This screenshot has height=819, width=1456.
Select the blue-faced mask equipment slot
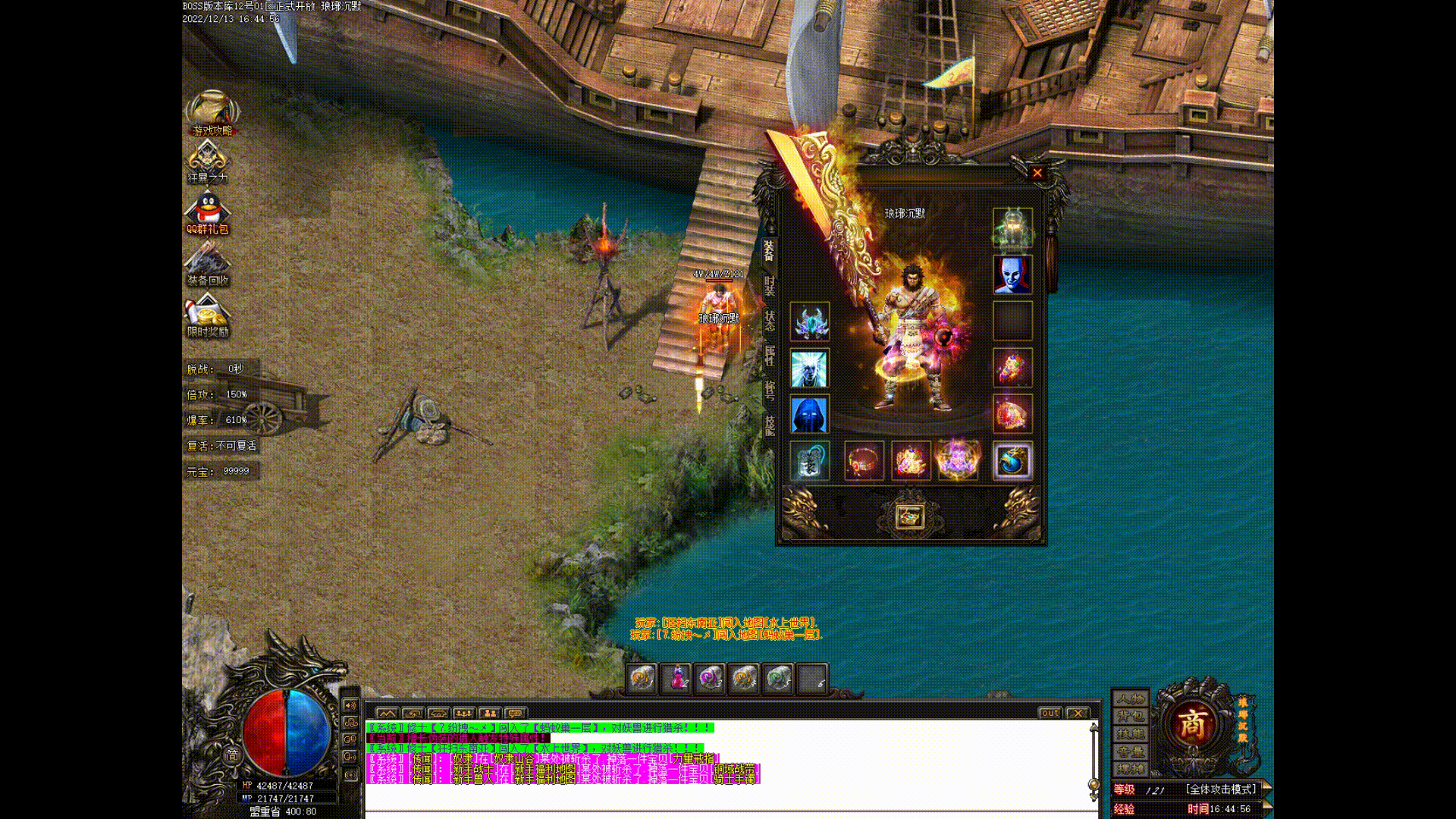coord(1012,275)
